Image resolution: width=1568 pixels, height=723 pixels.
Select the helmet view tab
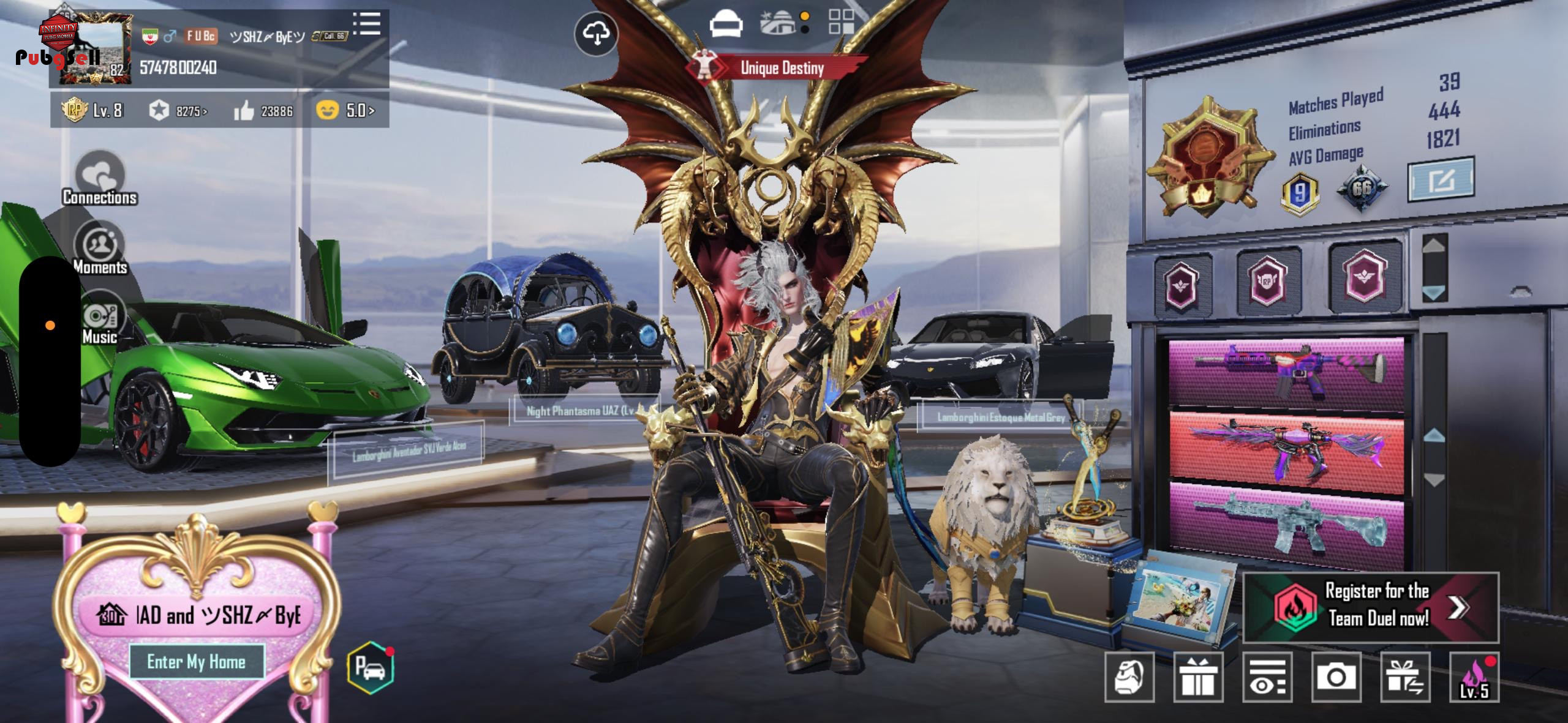726,24
